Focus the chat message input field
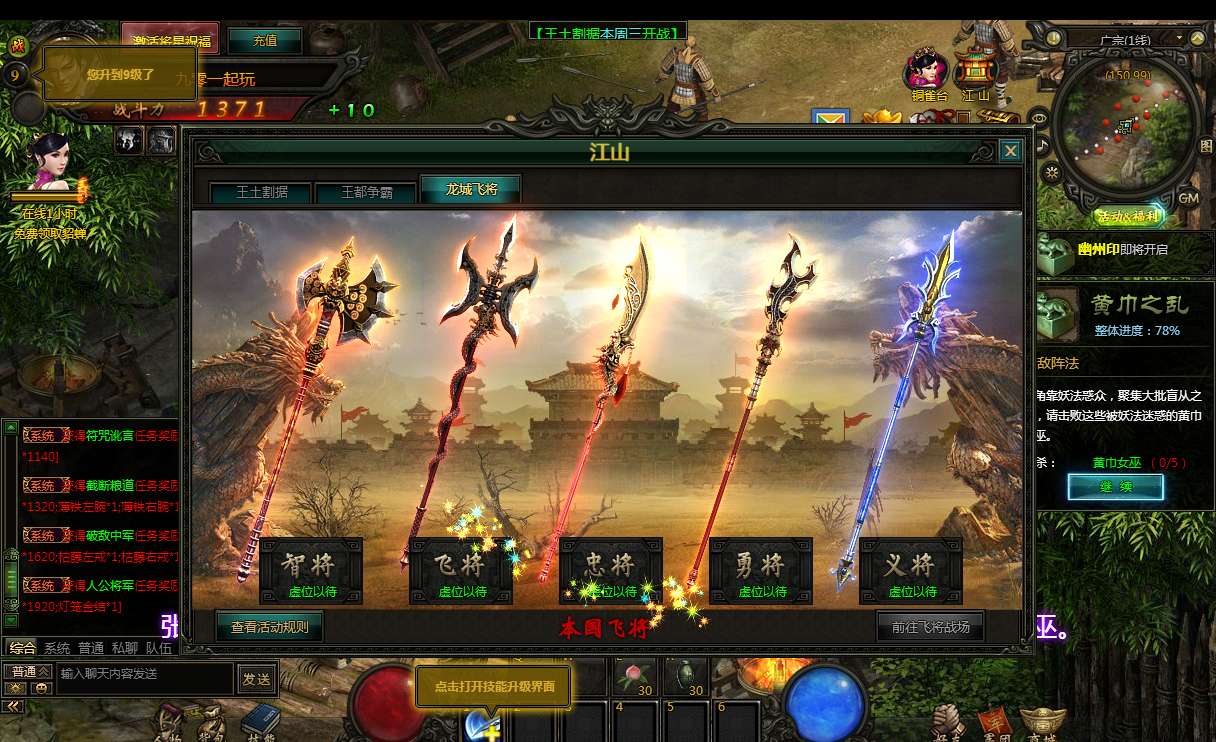The height and width of the screenshot is (742, 1216). (144, 674)
